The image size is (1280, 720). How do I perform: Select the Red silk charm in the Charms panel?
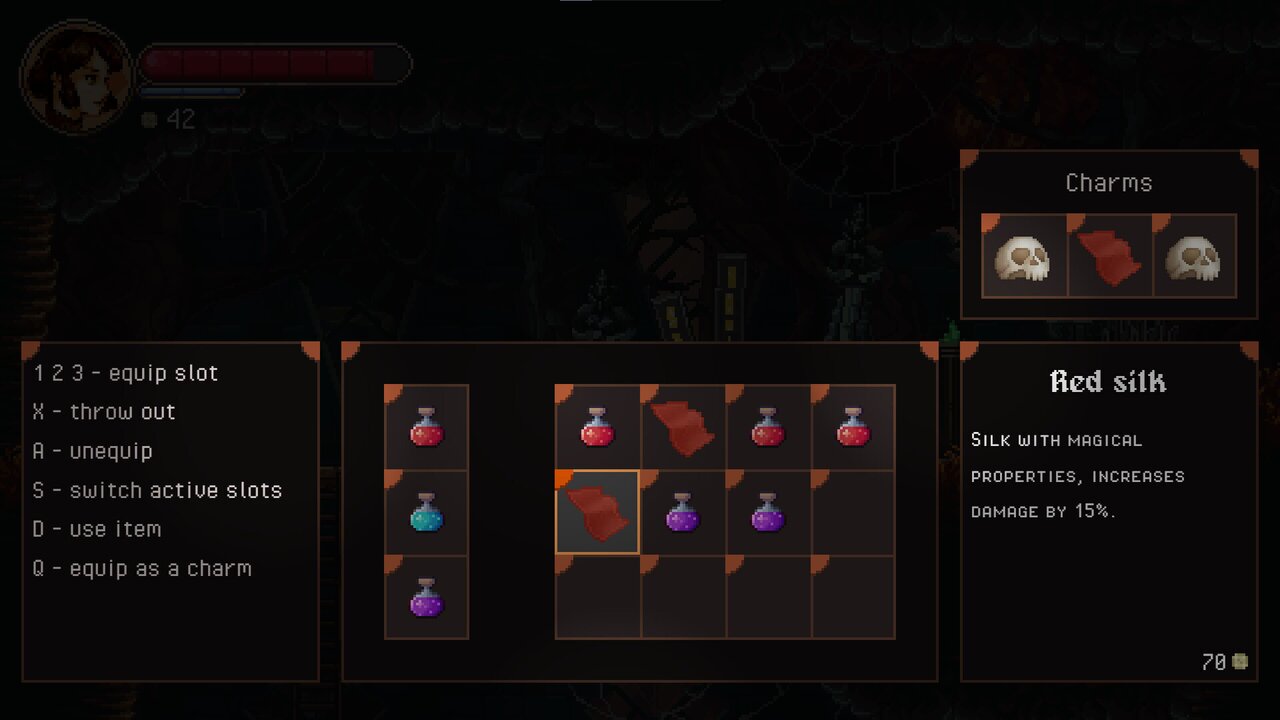pyautogui.click(x=1109, y=256)
